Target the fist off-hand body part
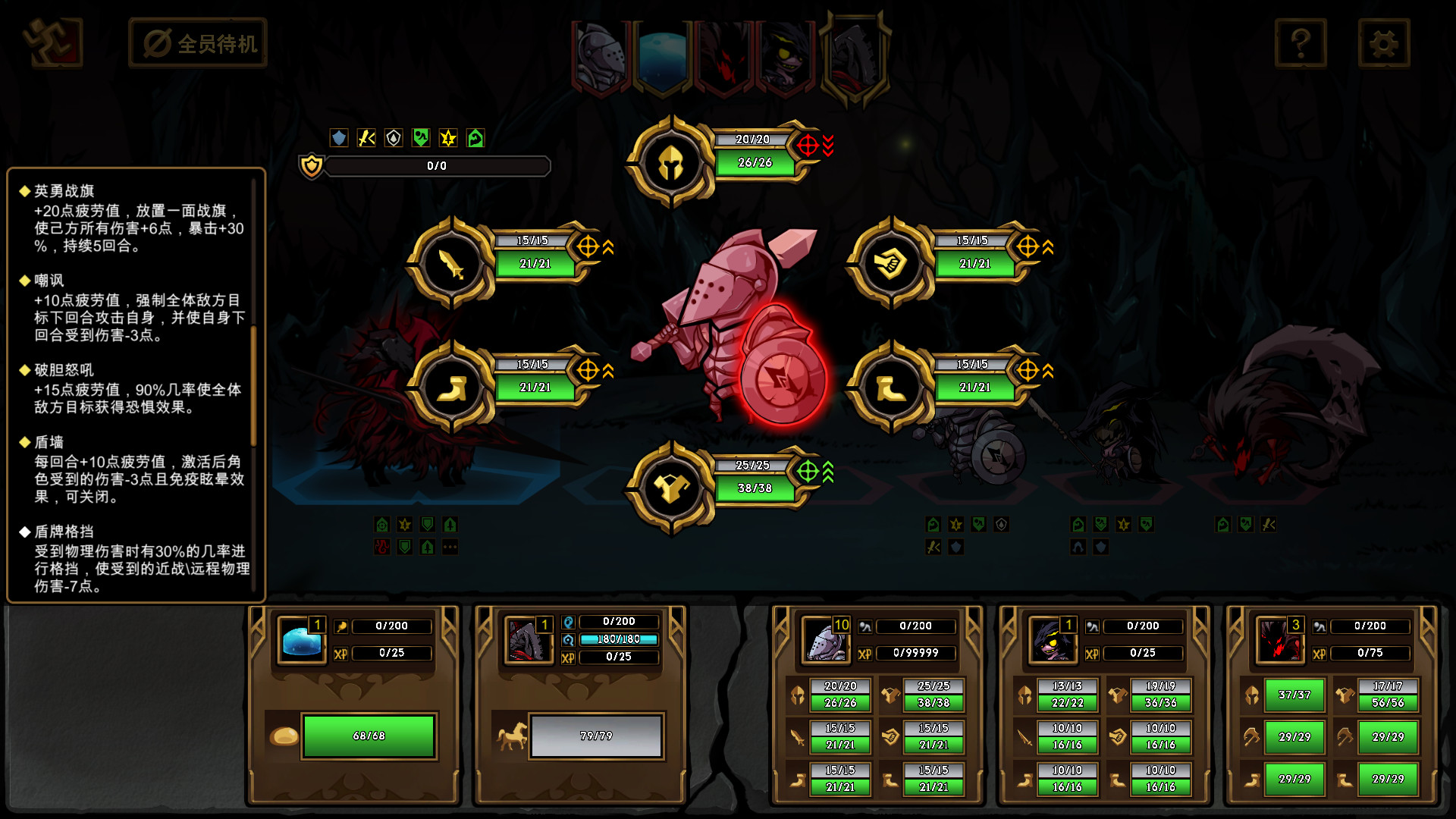This screenshot has width=1456, height=819. tap(891, 263)
